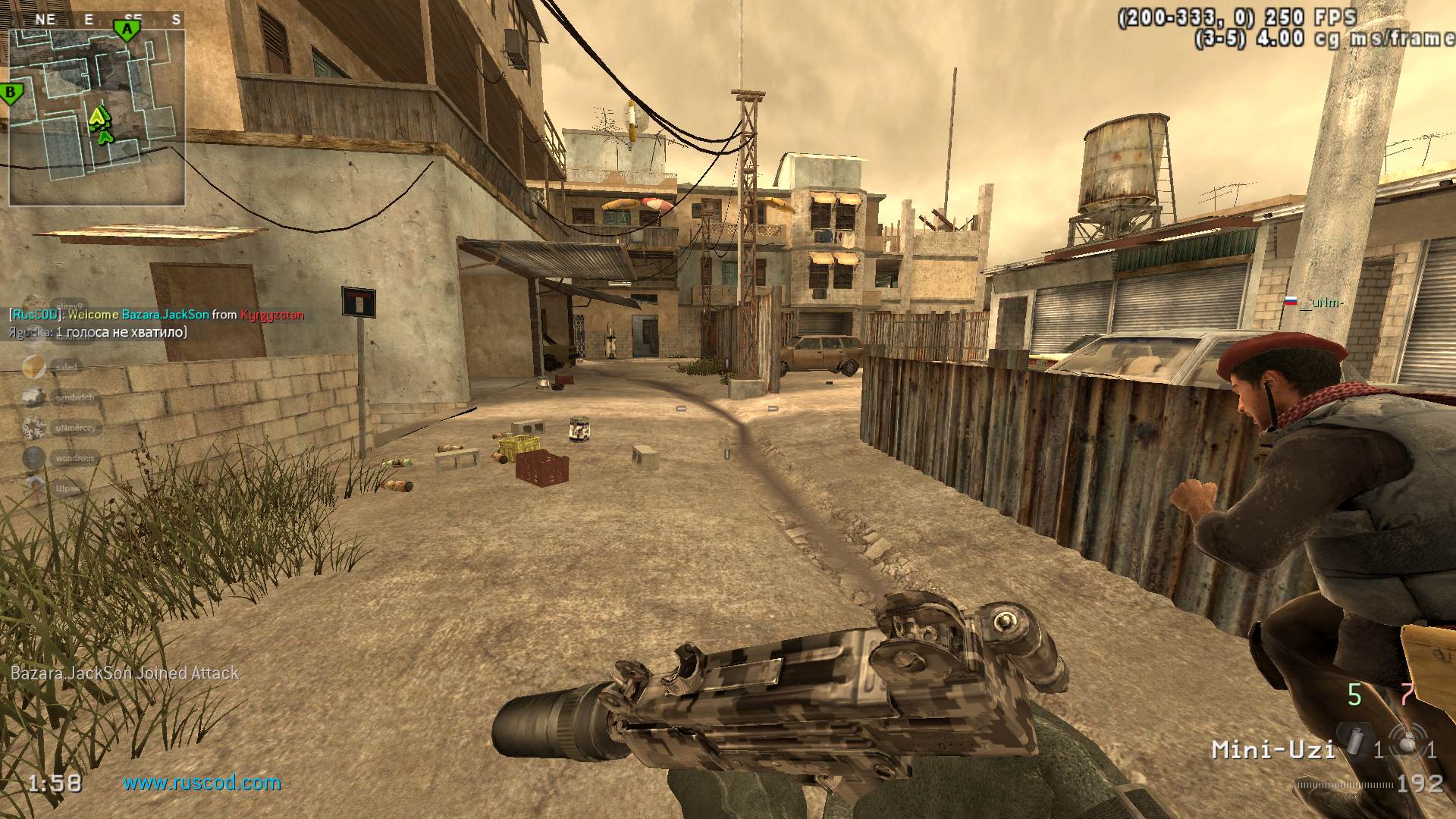The height and width of the screenshot is (819, 1456).
Task: Select player sandwich in the player list
Action: click(74, 397)
